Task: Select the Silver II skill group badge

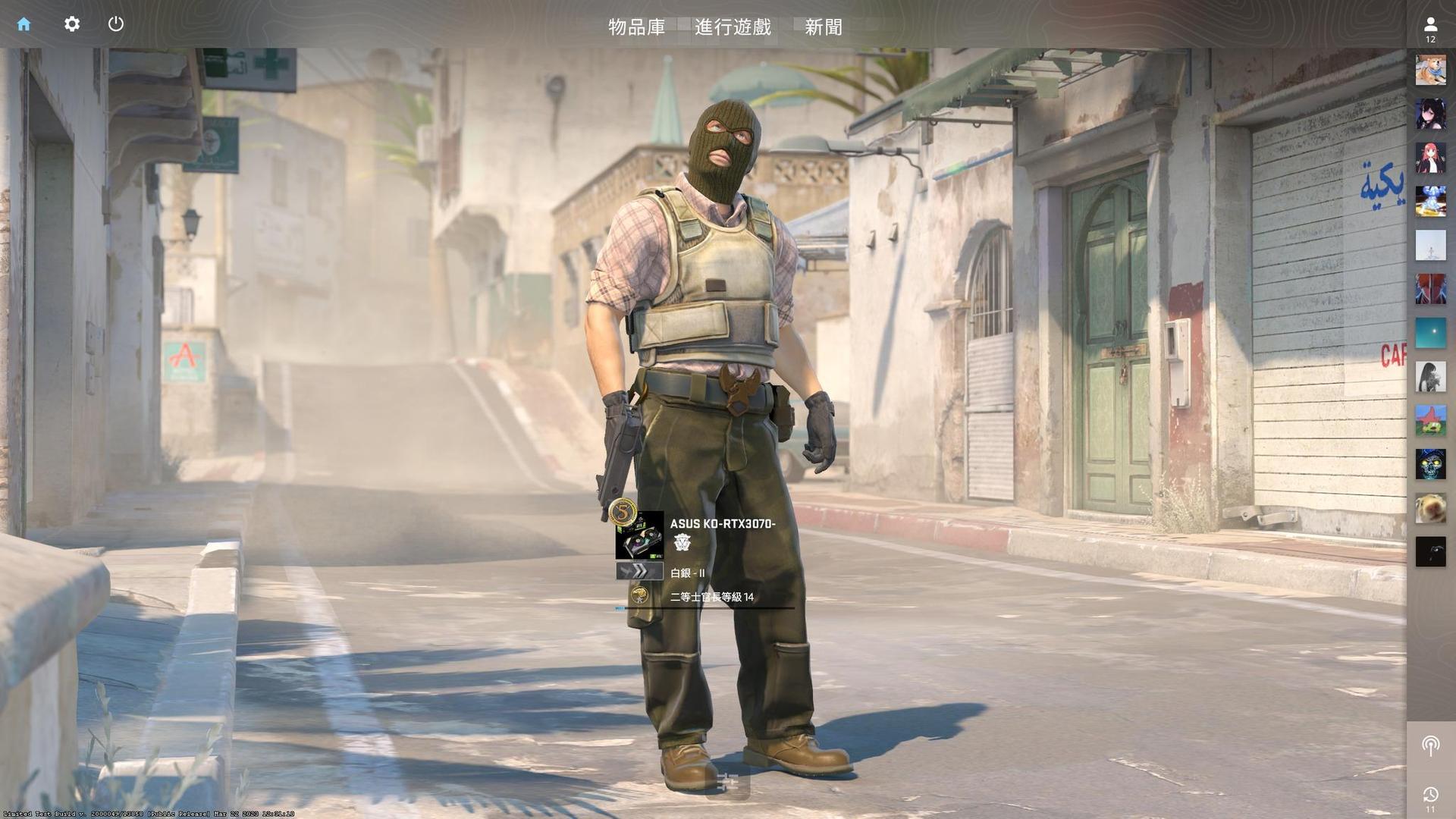Action: (687, 573)
